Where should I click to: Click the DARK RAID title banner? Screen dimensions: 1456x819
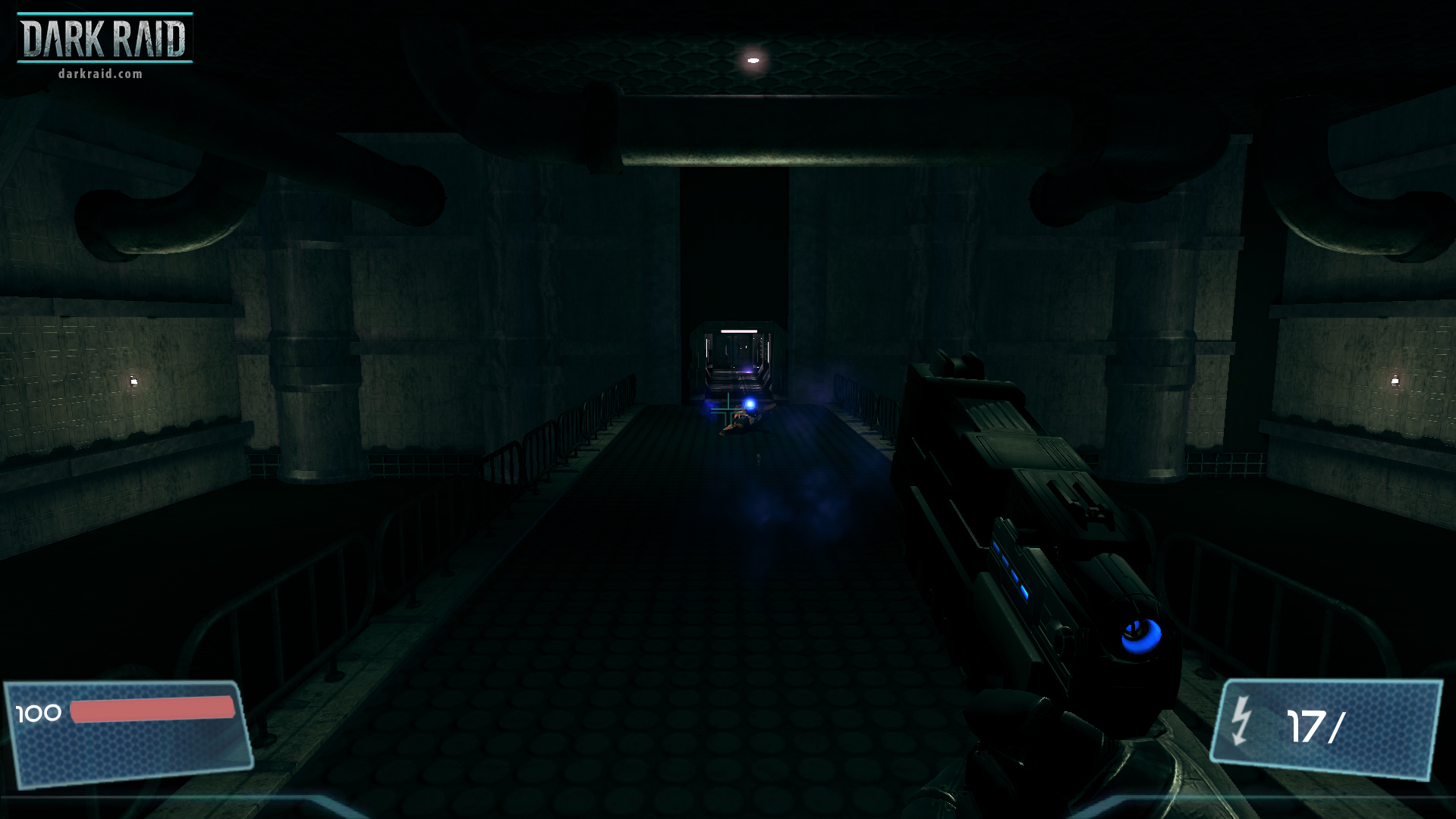coord(104,36)
